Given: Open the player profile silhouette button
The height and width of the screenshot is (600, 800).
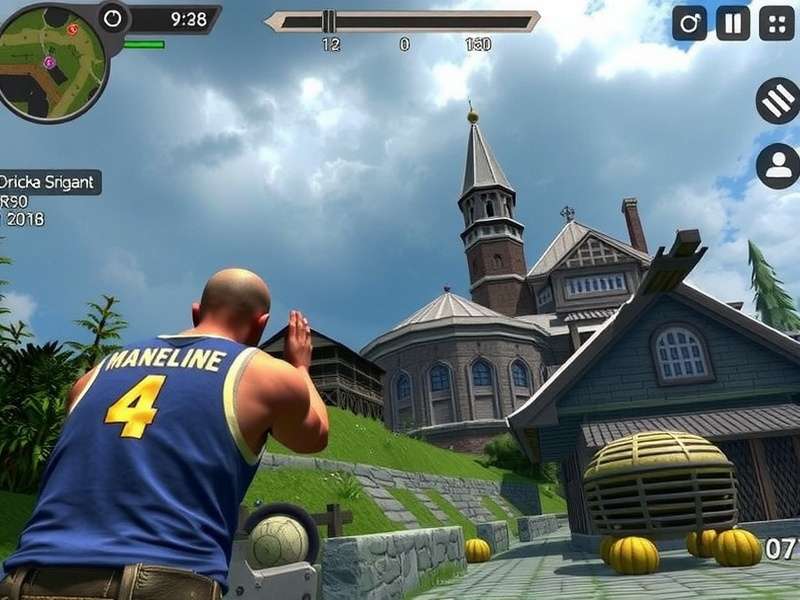Looking at the screenshot, I should [x=777, y=166].
